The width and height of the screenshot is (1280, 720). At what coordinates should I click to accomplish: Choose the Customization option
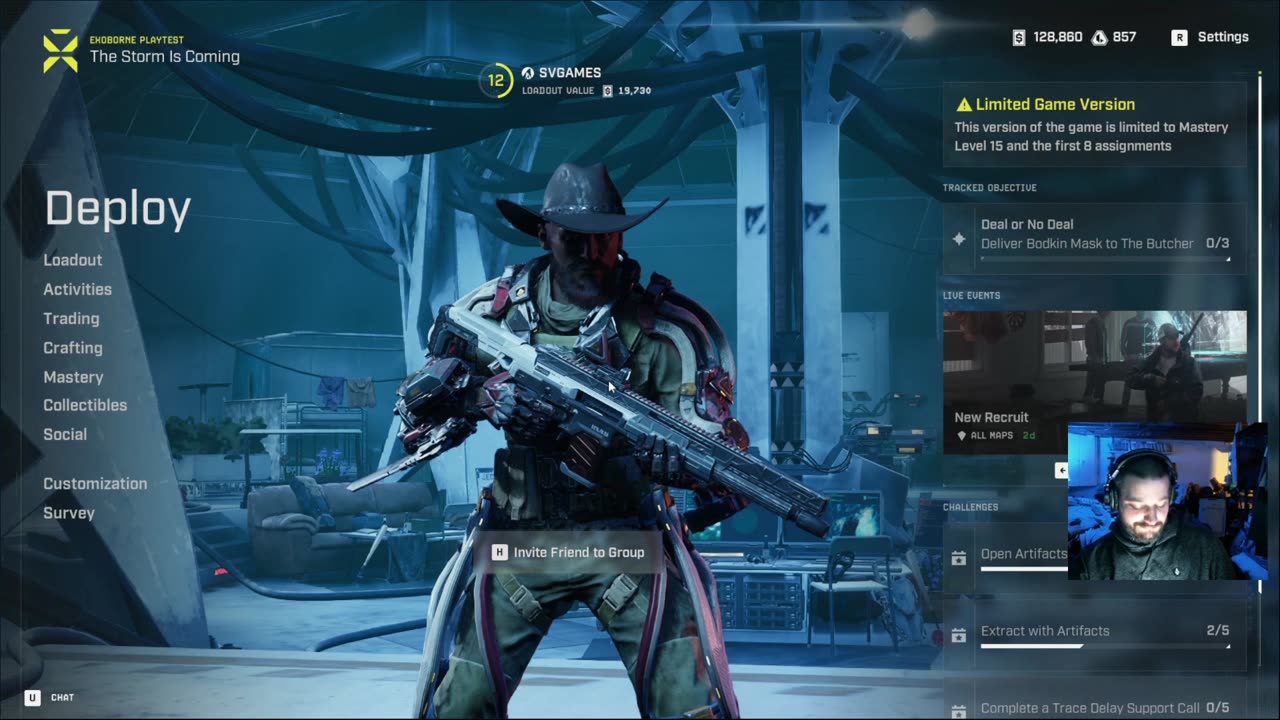coord(95,483)
